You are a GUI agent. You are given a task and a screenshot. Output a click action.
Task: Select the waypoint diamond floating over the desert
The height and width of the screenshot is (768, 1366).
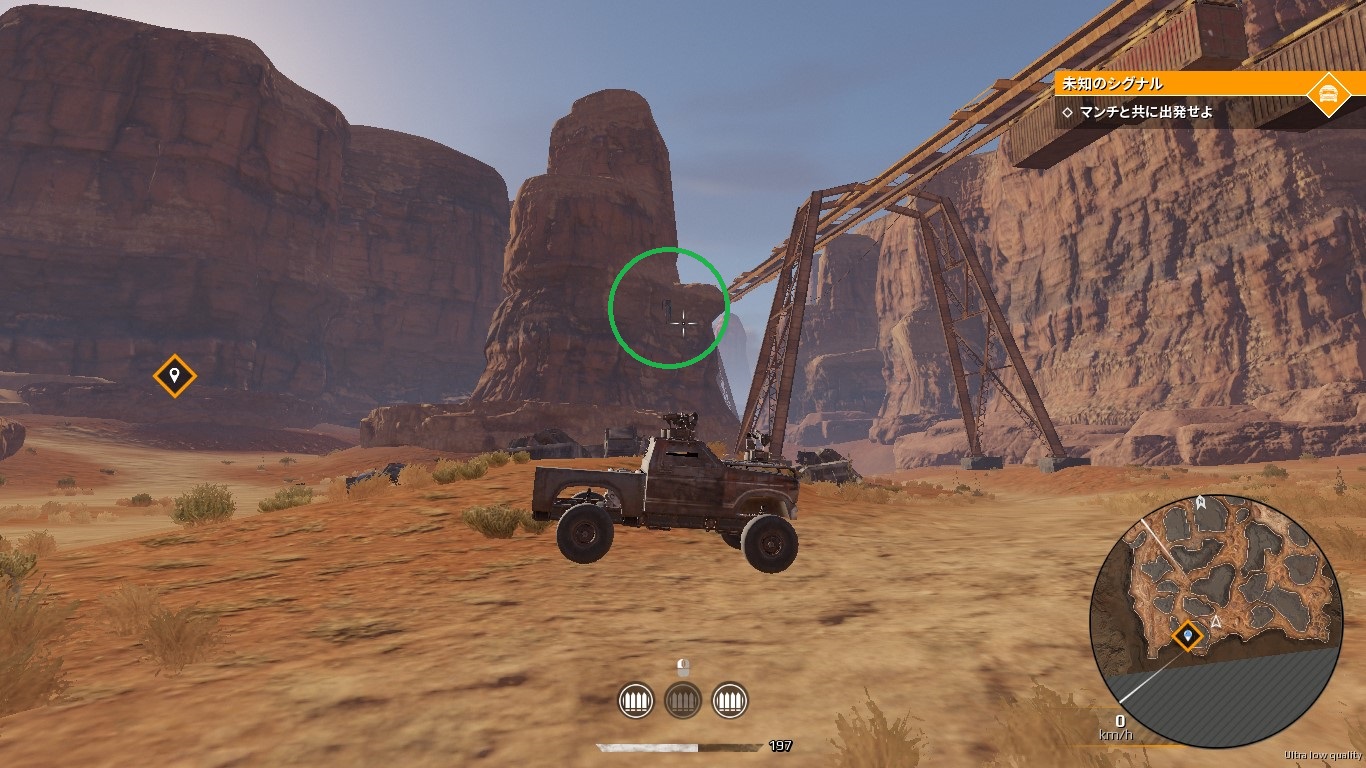tap(174, 376)
